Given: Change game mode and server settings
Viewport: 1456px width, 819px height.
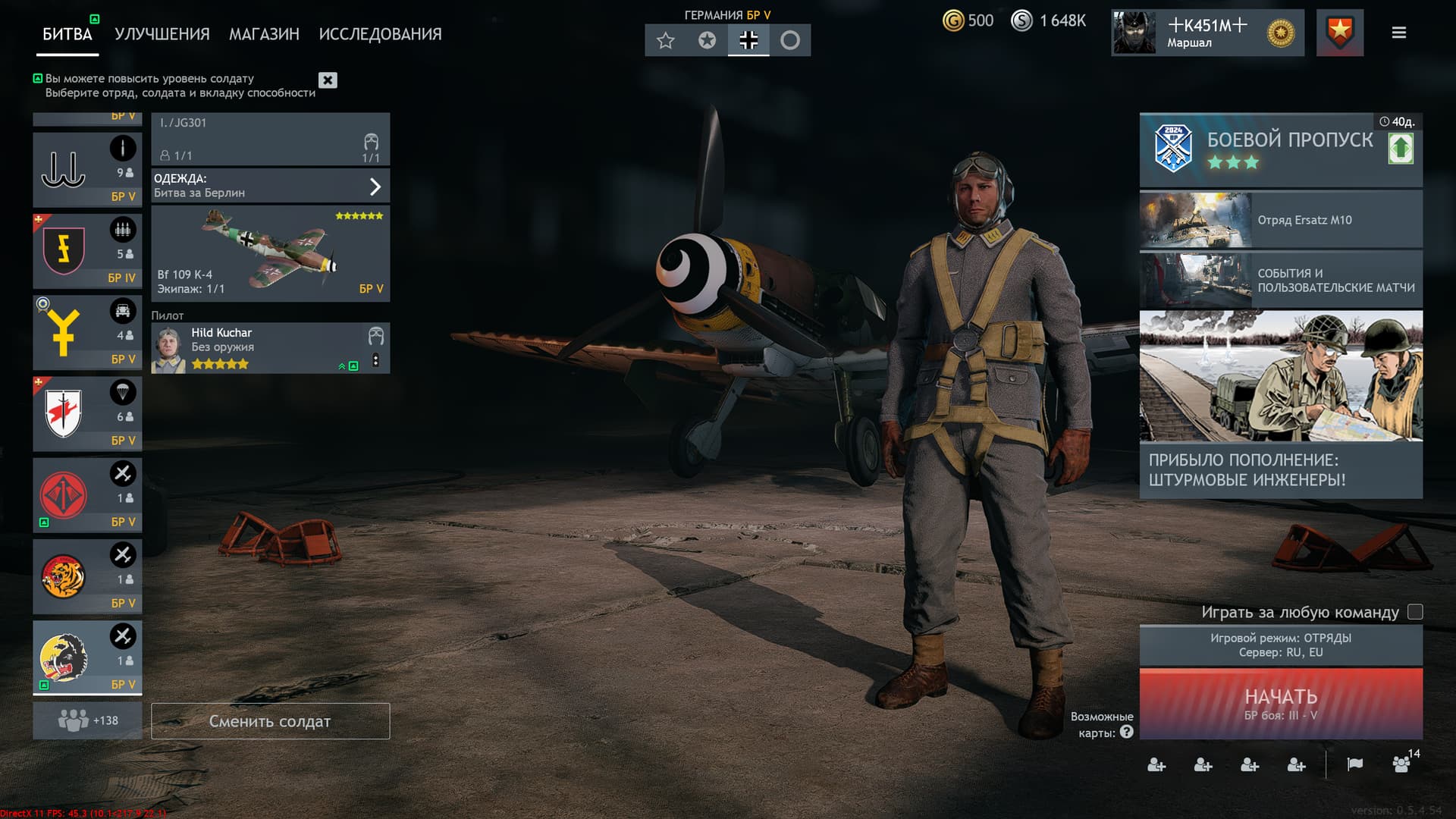Looking at the screenshot, I should (1280, 645).
